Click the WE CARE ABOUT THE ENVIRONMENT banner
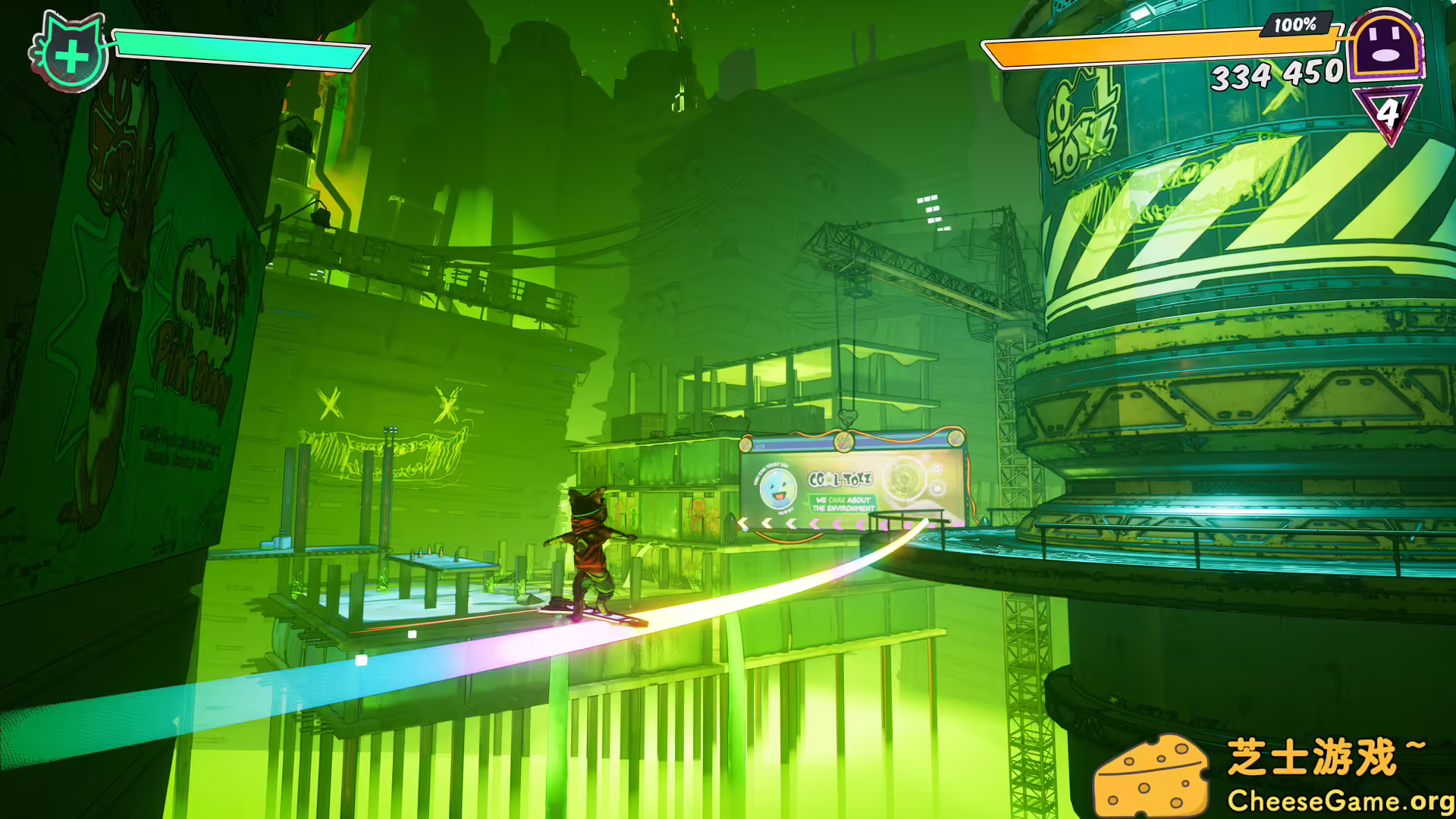This screenshot has width=1456, height=819. (x=844, y=503)
